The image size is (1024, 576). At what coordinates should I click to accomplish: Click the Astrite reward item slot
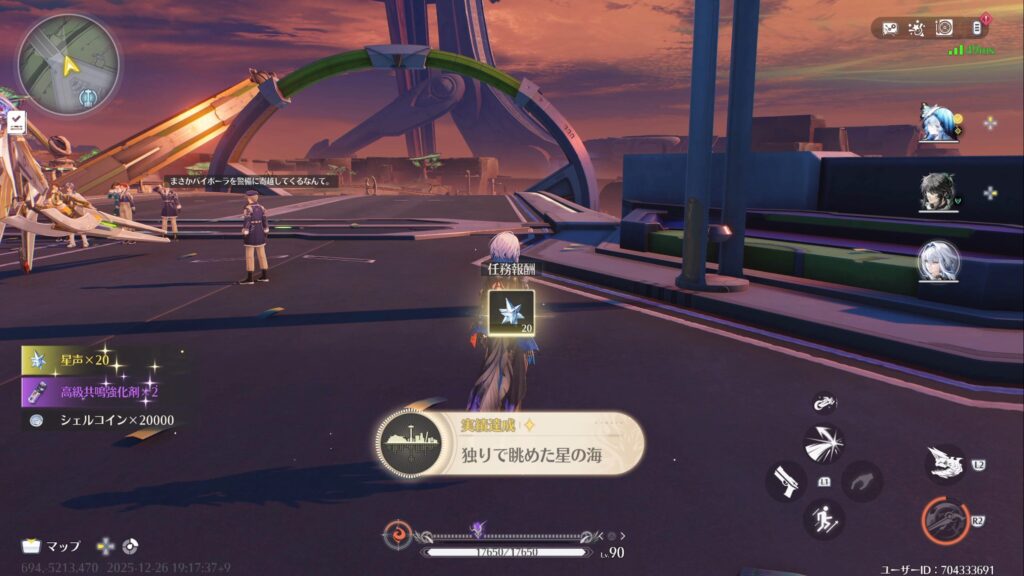(510, 311)
